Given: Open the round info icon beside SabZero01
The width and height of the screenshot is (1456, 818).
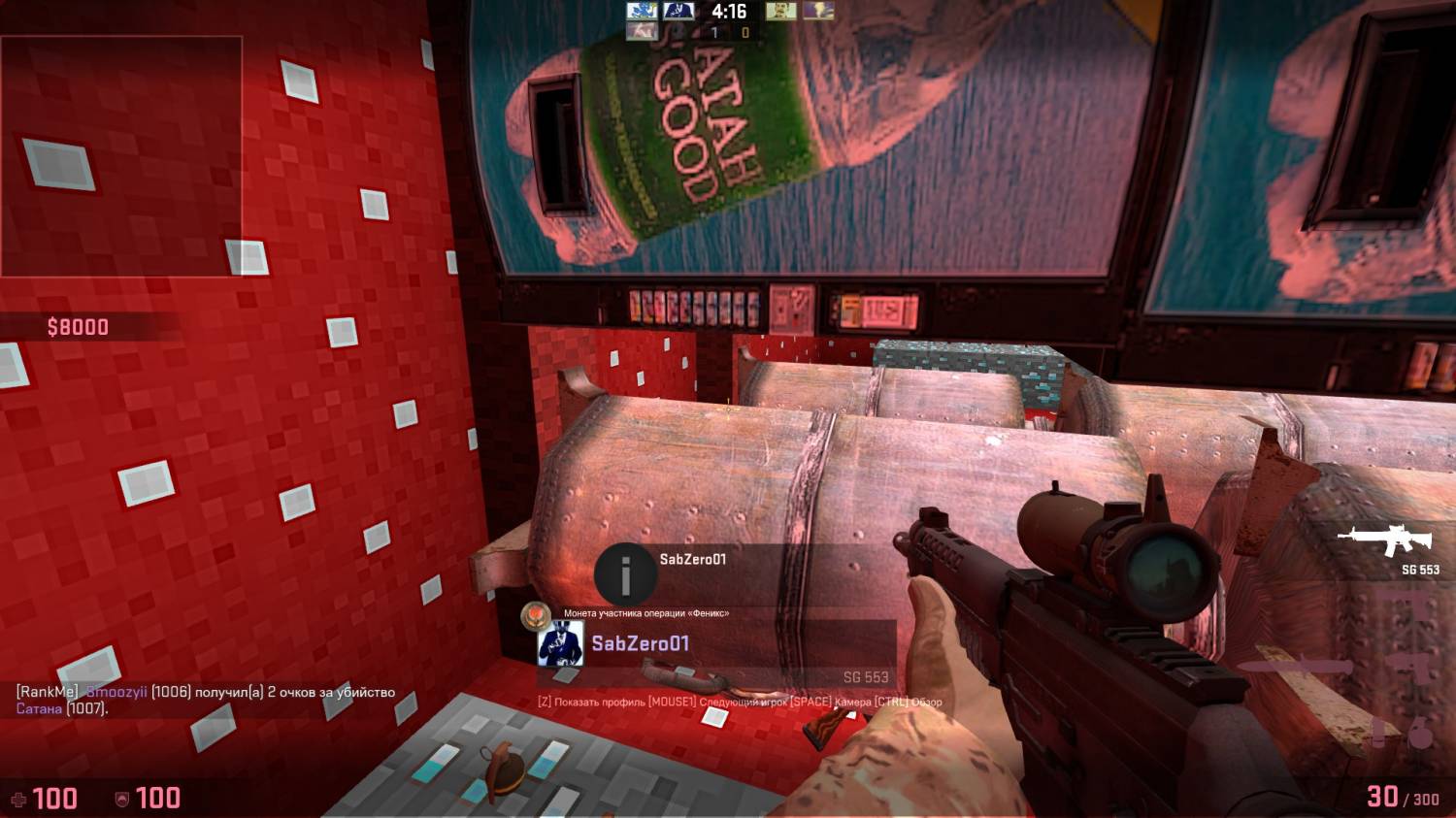Looking at the screenshot, I should 625,574.
